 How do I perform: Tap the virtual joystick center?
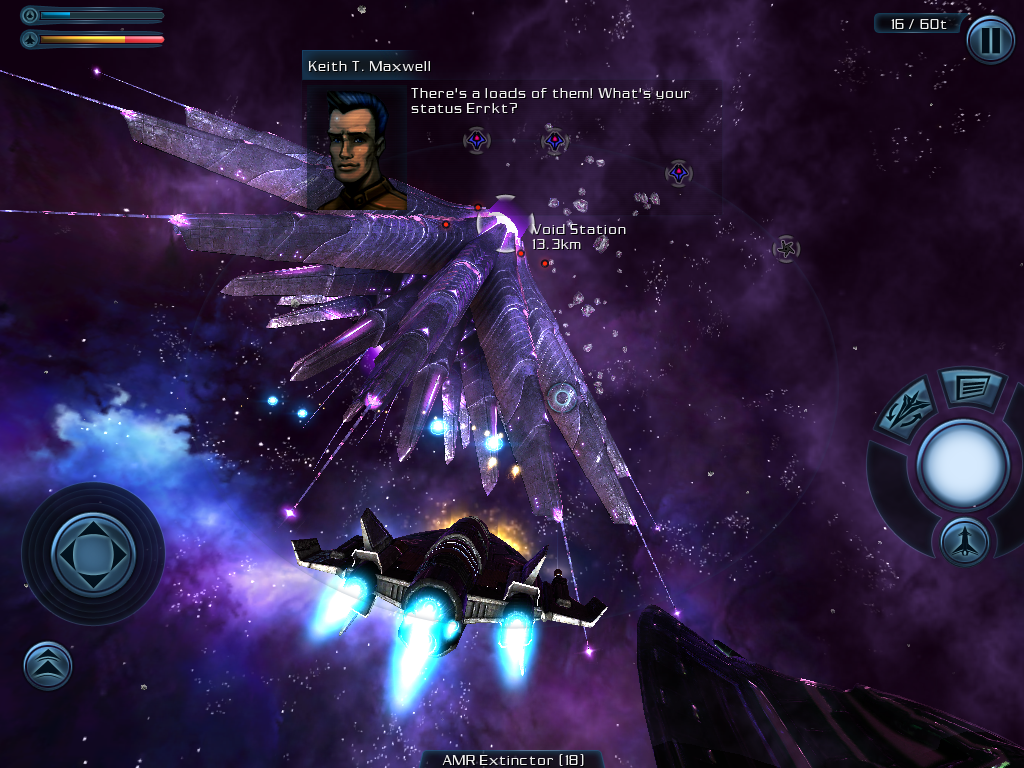[x=92, y=553]
